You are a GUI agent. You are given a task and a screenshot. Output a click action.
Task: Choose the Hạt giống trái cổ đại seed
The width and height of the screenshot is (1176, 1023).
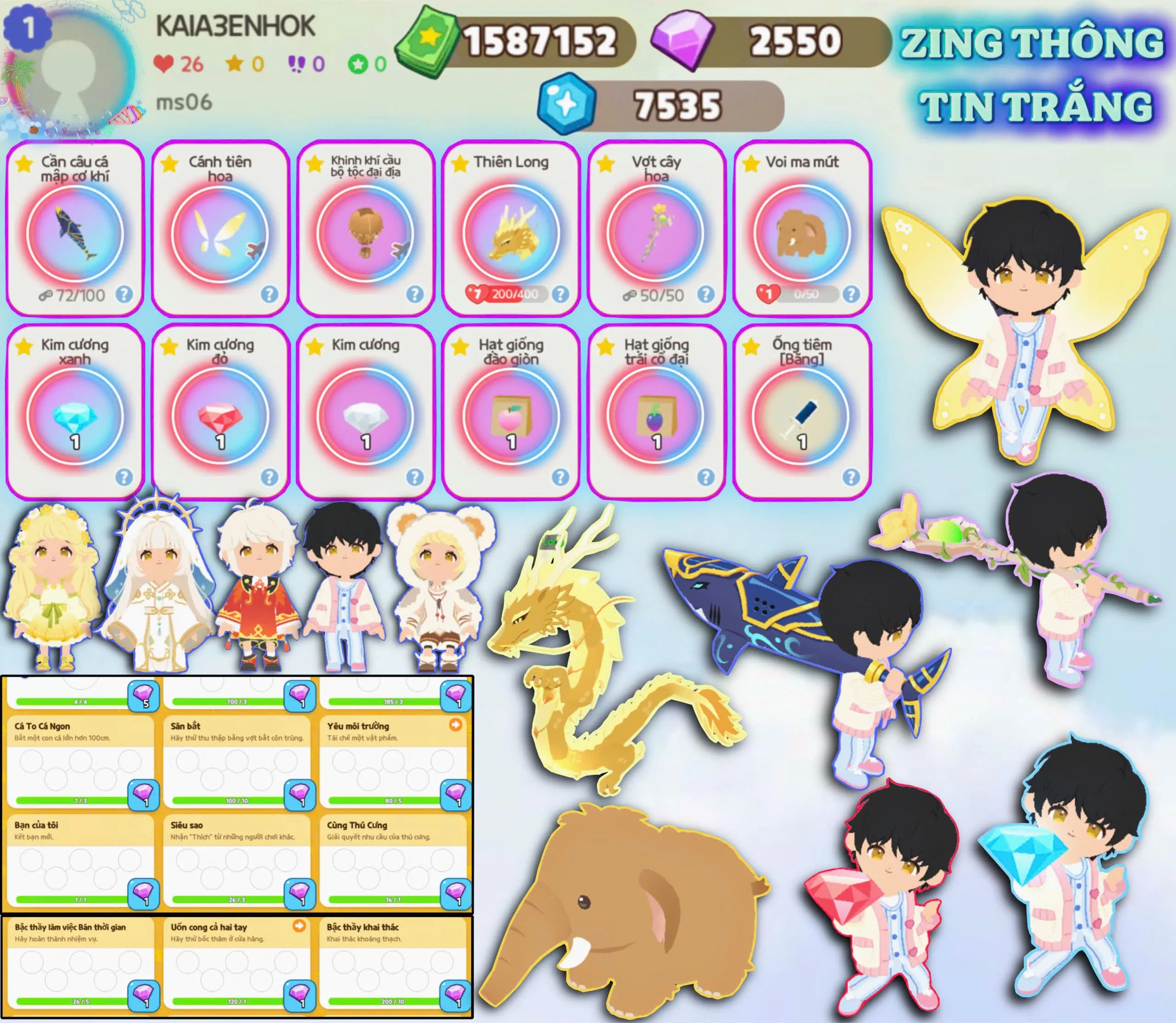pyautogui.click(x=656, y=414)
